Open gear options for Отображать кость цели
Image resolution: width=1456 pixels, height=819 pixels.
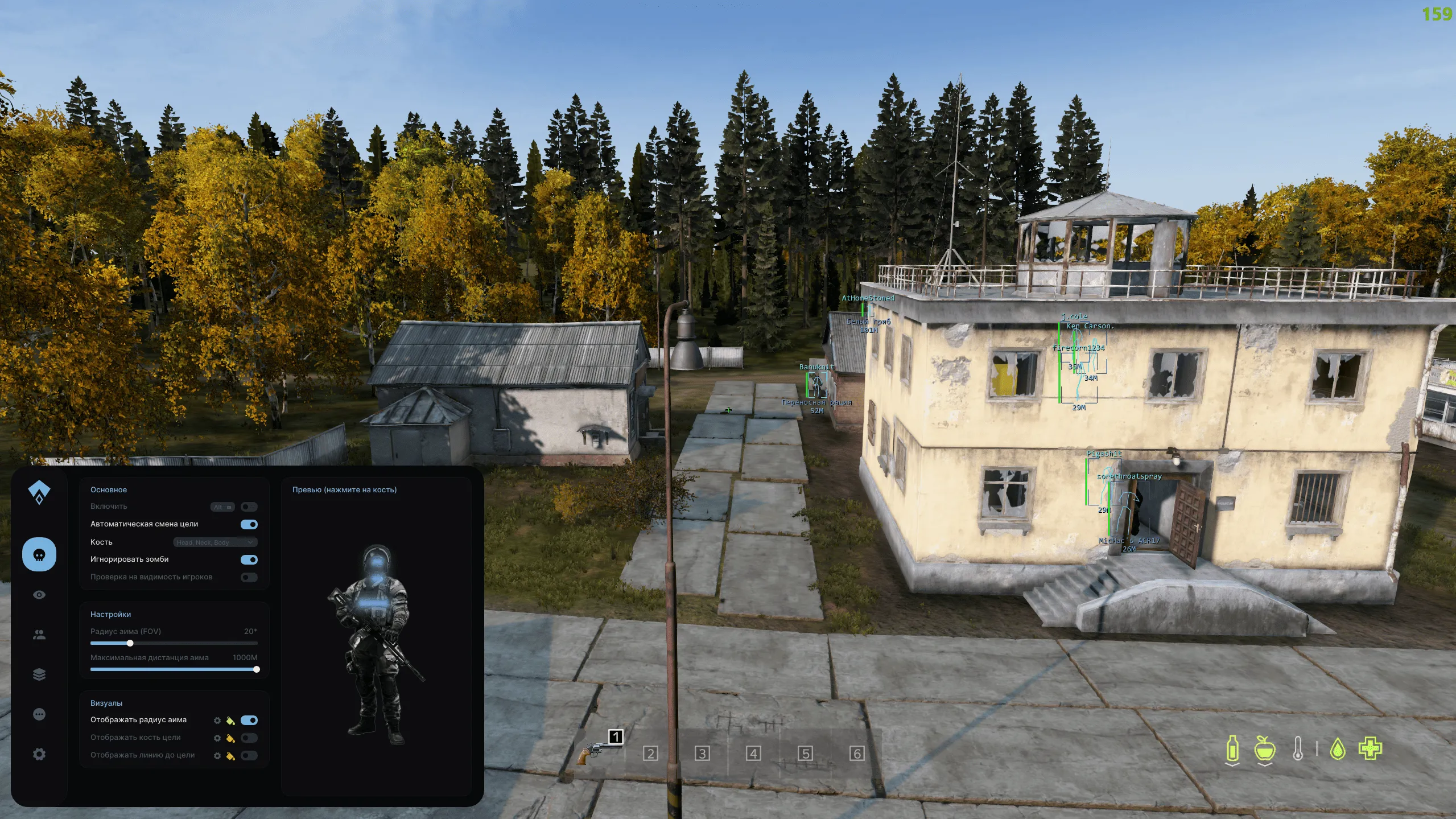pos(217,738)
